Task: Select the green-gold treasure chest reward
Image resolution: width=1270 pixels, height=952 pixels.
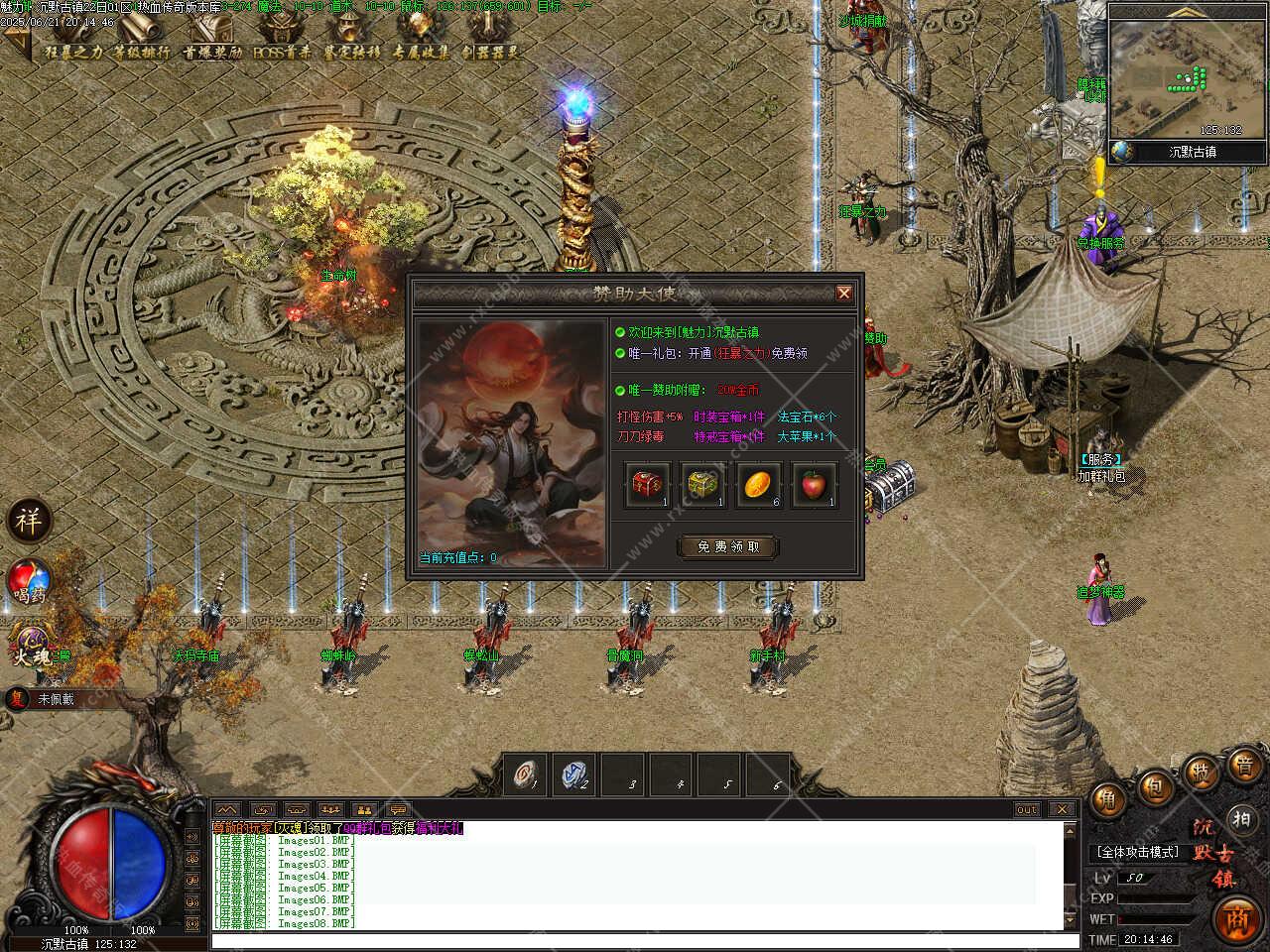Action: coord(703,485)
